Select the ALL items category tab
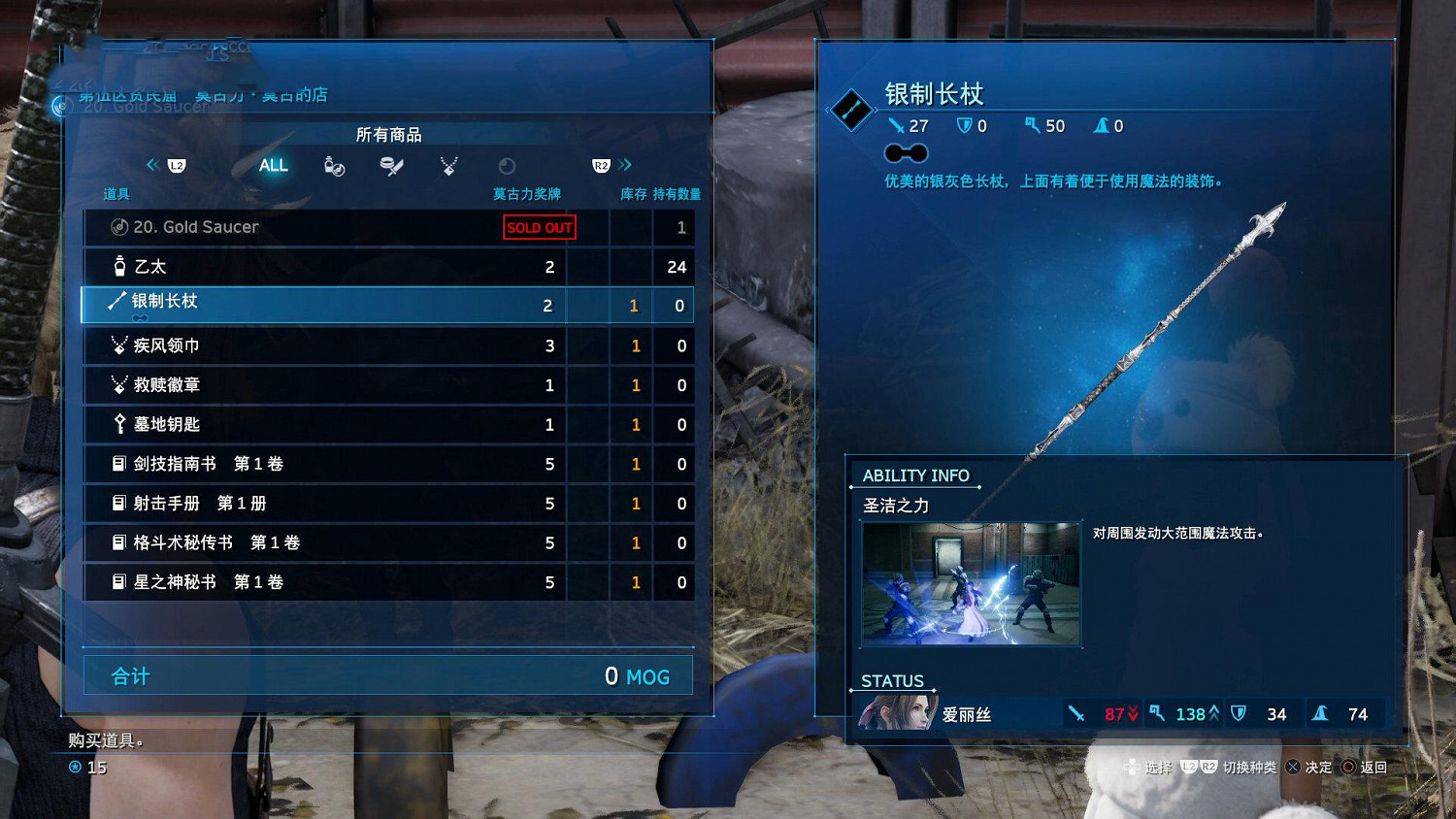This screenshot has height=819, width=1456. pos(274,166)
